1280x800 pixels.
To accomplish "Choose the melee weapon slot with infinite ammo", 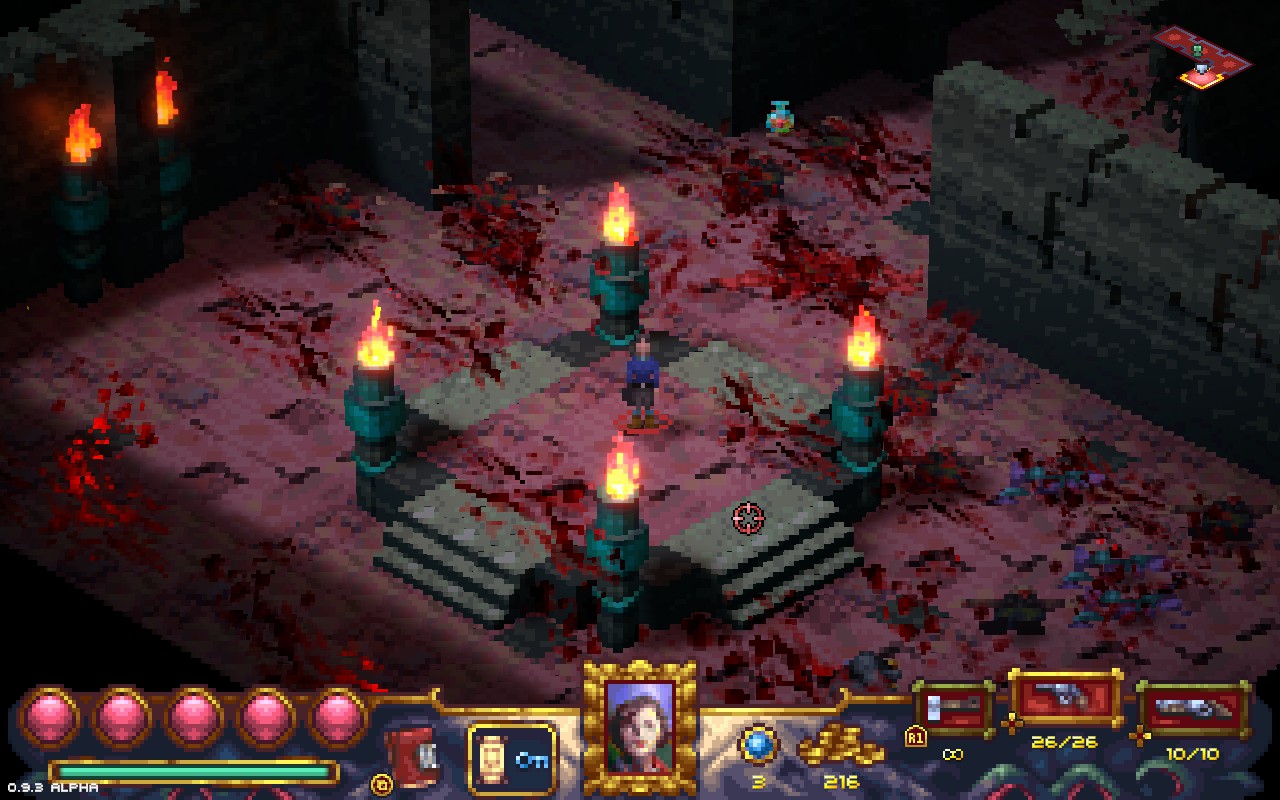I will pos(953,709).
